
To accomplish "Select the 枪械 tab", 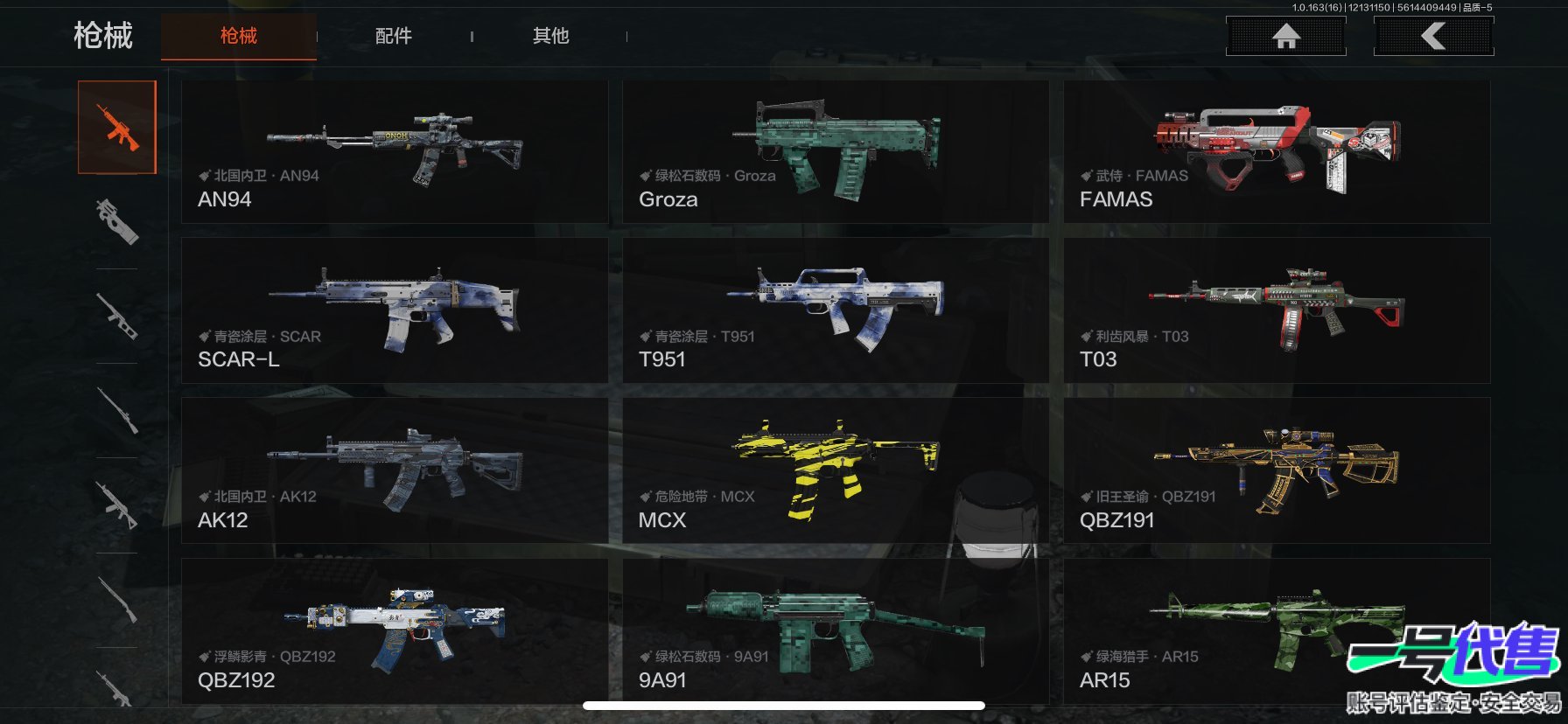I will coord(238,36).
